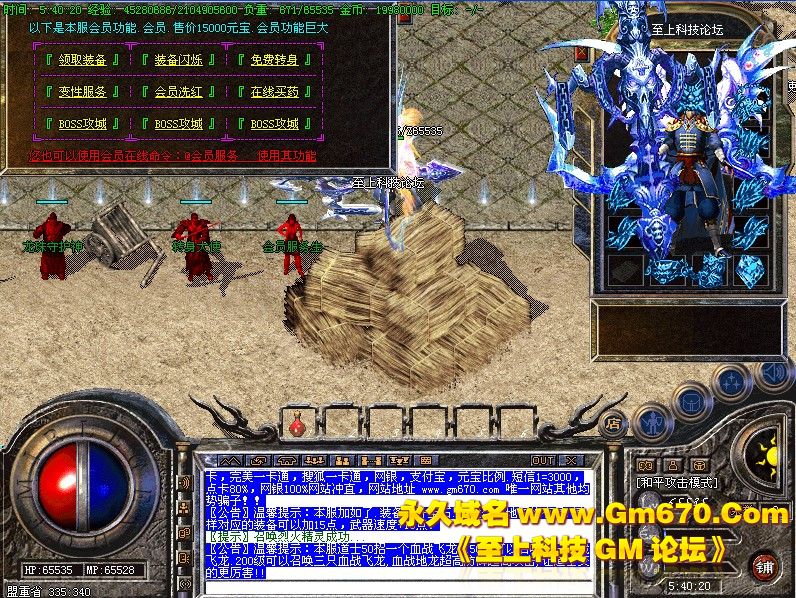Open the 免费转身 option
Screen dimensions: 796x598
(x=275, y=60)
